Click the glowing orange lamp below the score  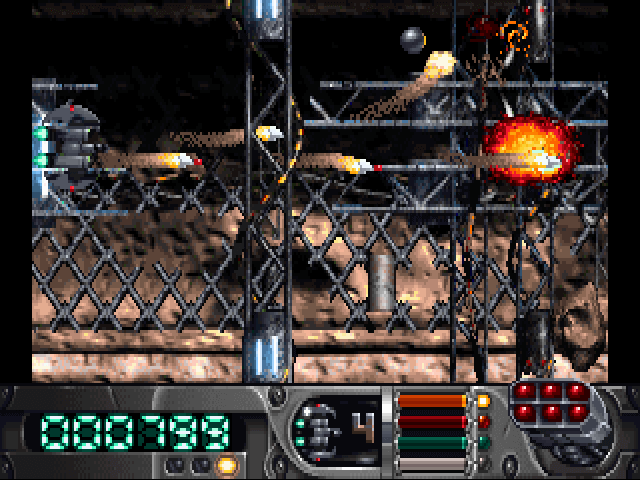226,465
